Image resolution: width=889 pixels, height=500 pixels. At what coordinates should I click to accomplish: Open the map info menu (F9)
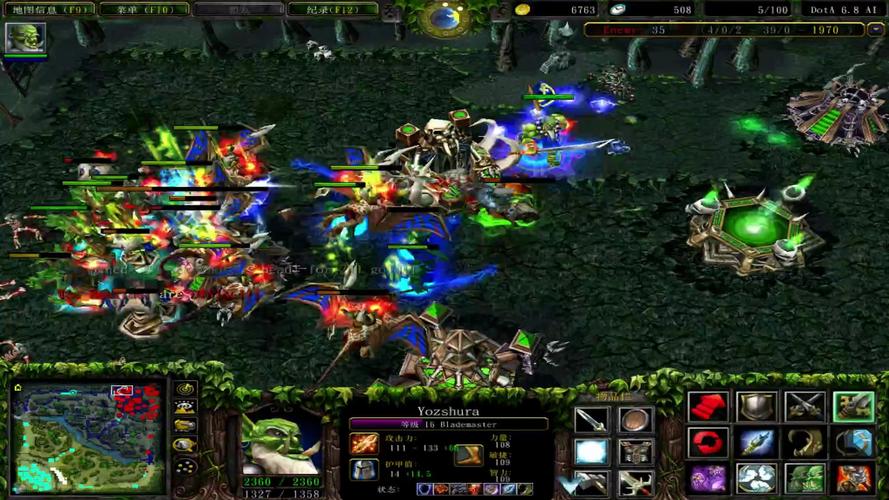click(x=50, y=9)
